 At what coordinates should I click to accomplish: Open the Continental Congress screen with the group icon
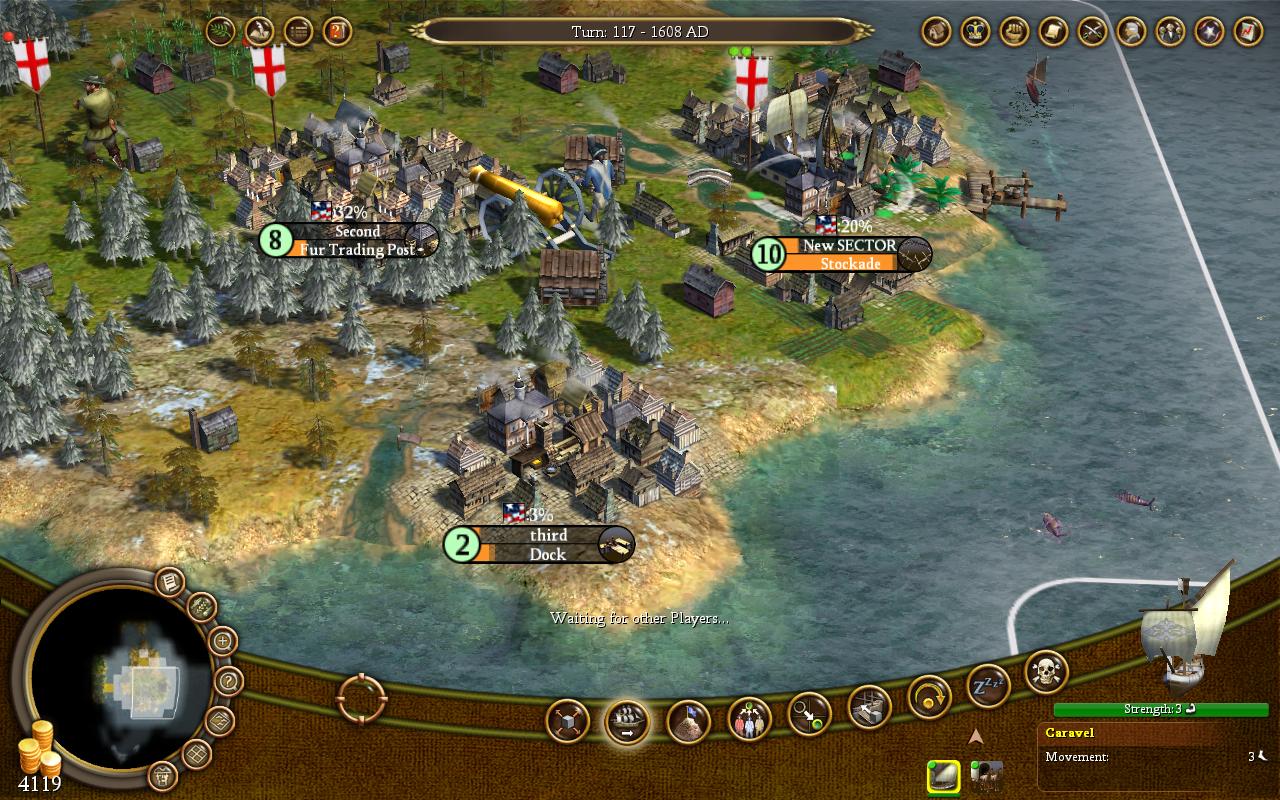pyautogui.click(x=1169, y=30)
